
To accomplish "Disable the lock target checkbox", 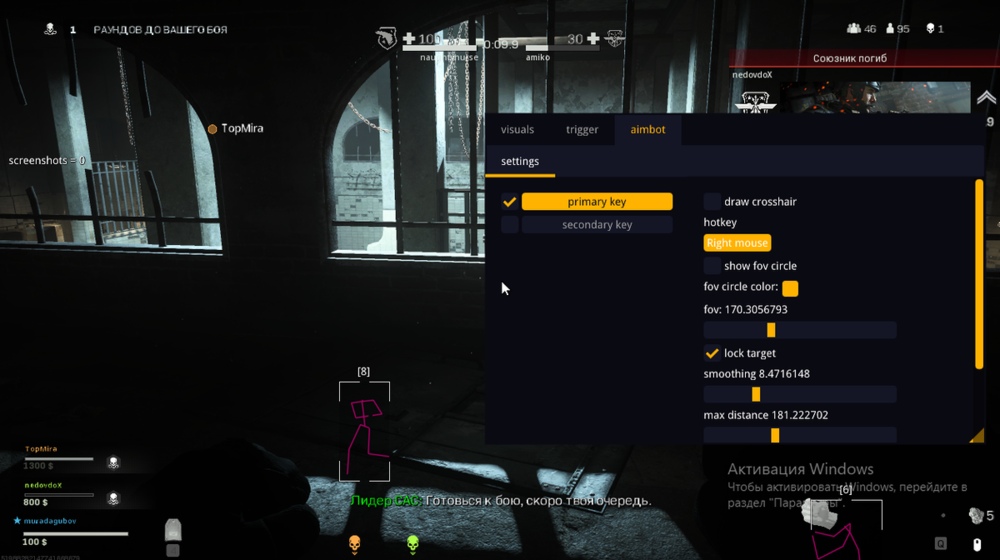I will click(x=712, y=353).
